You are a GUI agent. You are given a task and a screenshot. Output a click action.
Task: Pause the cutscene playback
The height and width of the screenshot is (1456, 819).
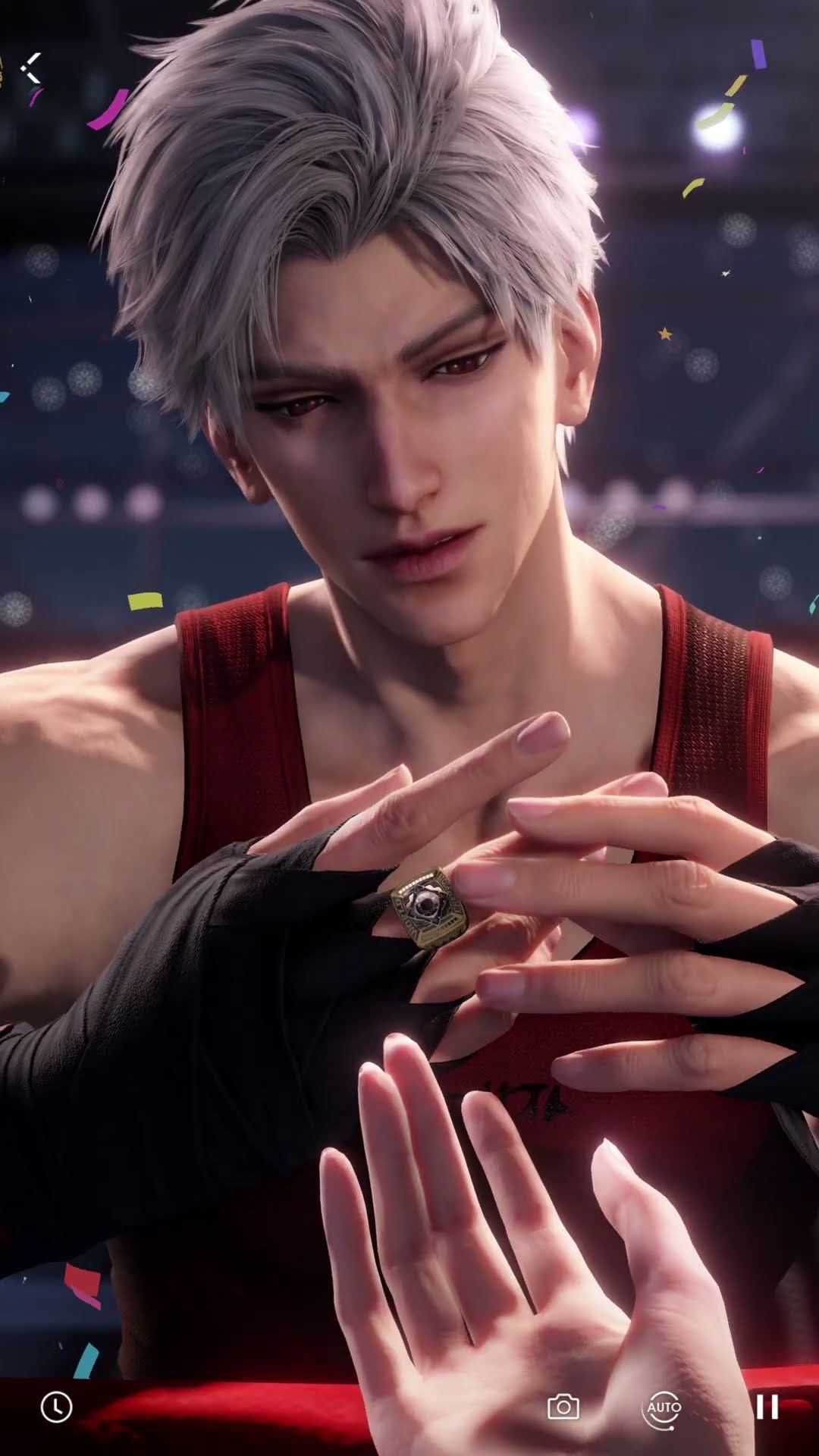pyautogui.click(x=767, y=1408)
